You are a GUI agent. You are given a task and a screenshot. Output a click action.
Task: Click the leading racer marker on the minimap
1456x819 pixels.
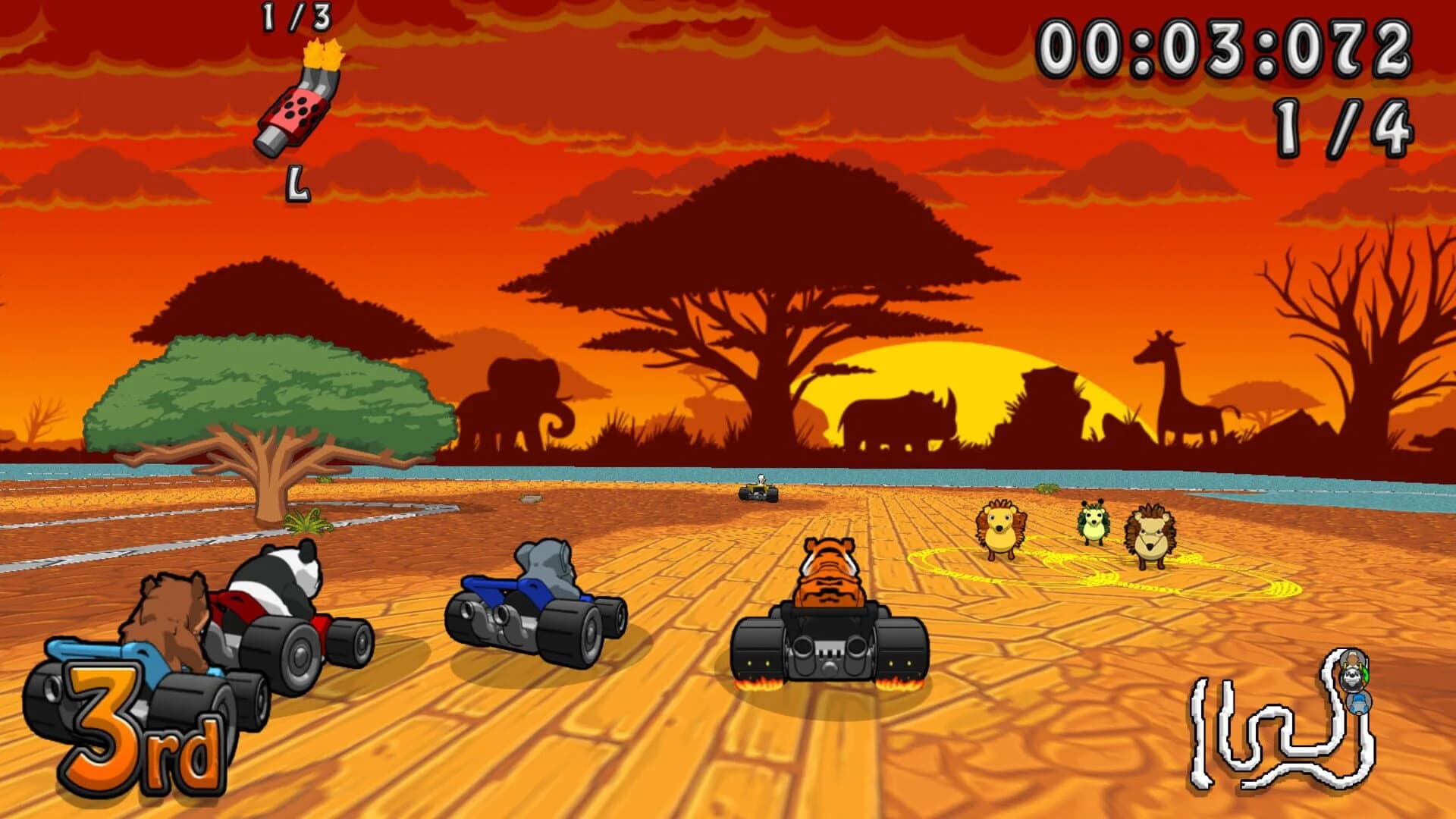pyautogui.click(x=1352, y=658)
